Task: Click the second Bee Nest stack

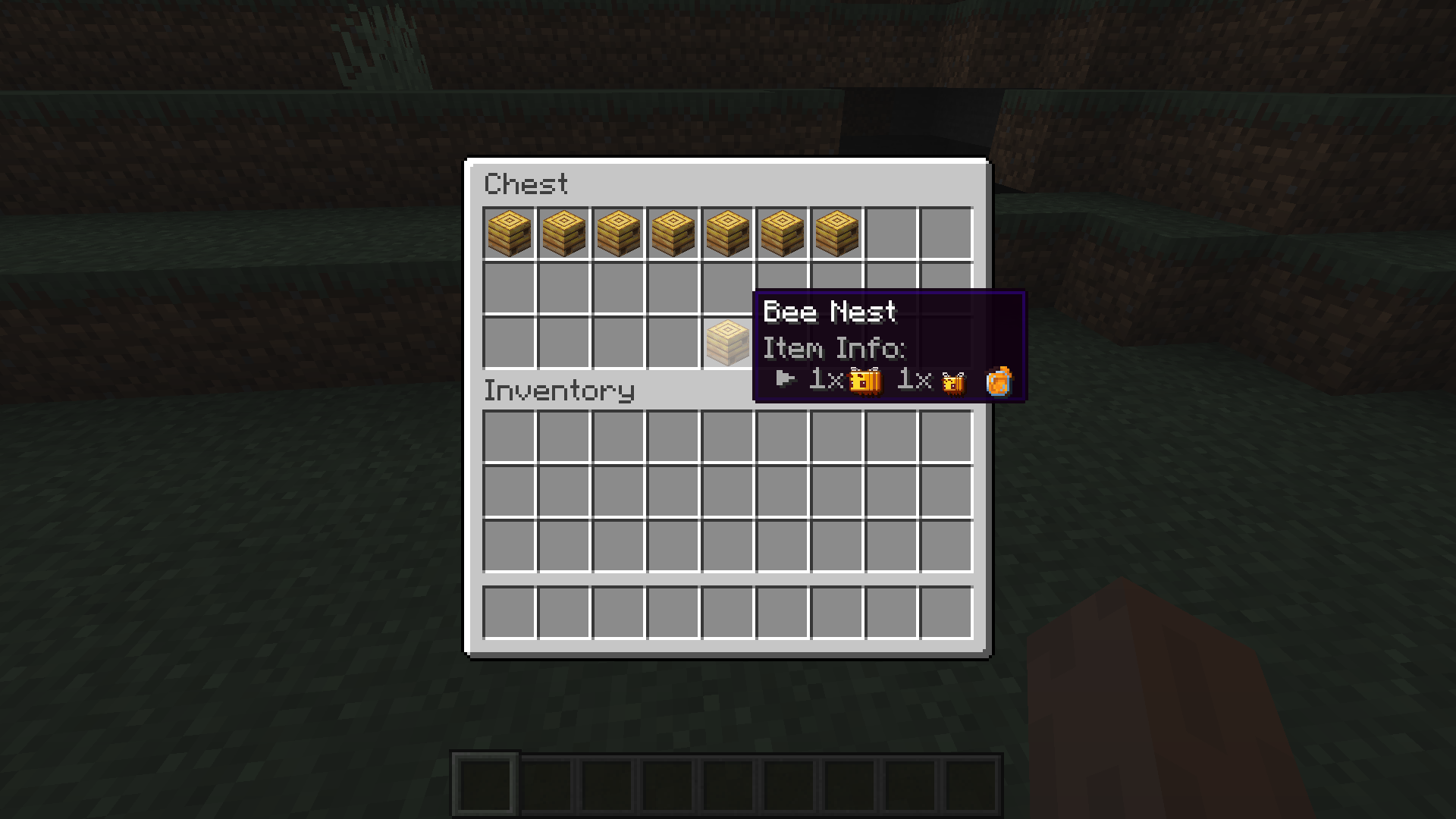Action: tap(564, 234)
